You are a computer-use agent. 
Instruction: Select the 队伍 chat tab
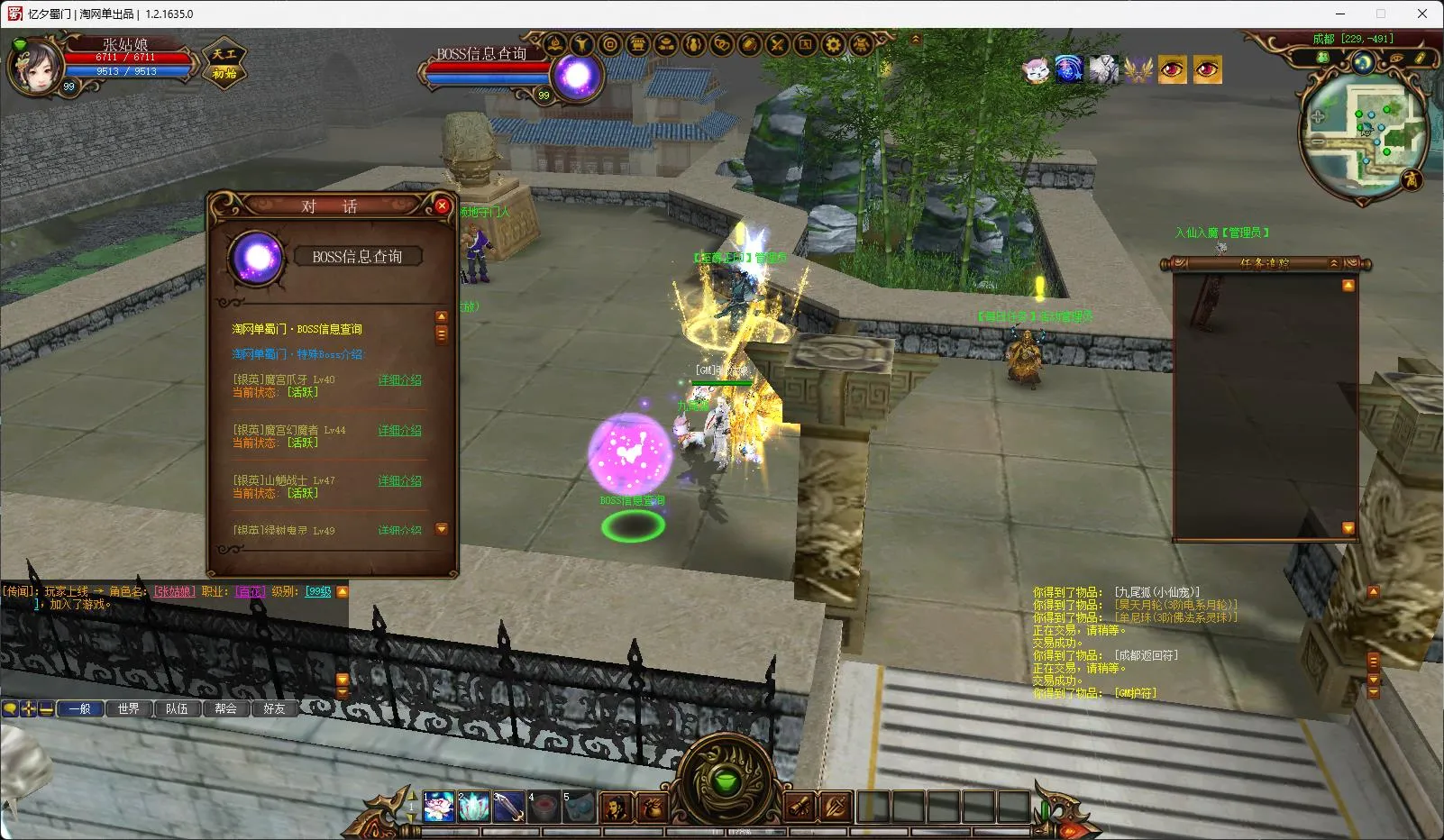coord(178,709)
